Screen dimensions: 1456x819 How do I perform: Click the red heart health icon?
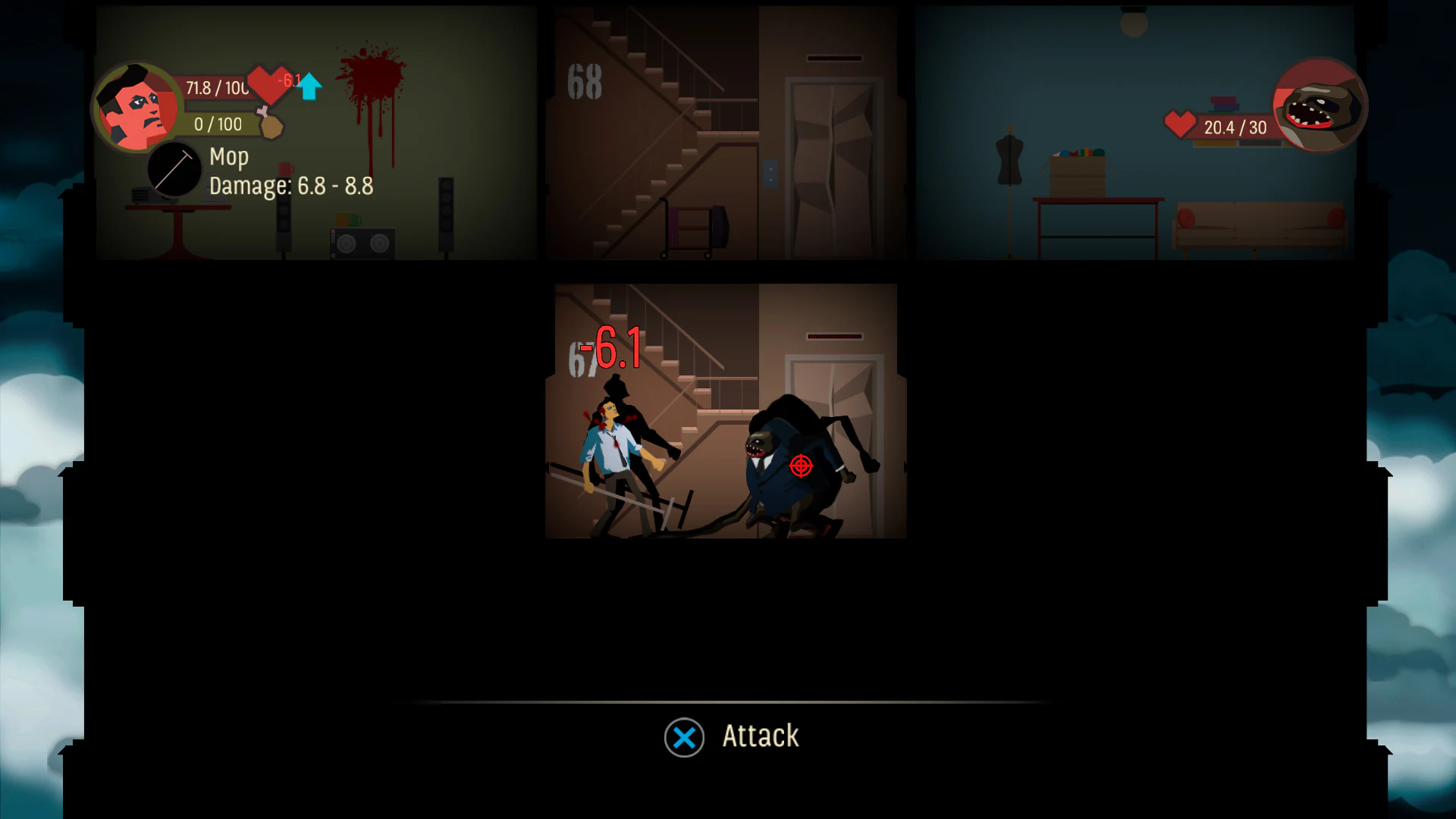click(265, 86)
